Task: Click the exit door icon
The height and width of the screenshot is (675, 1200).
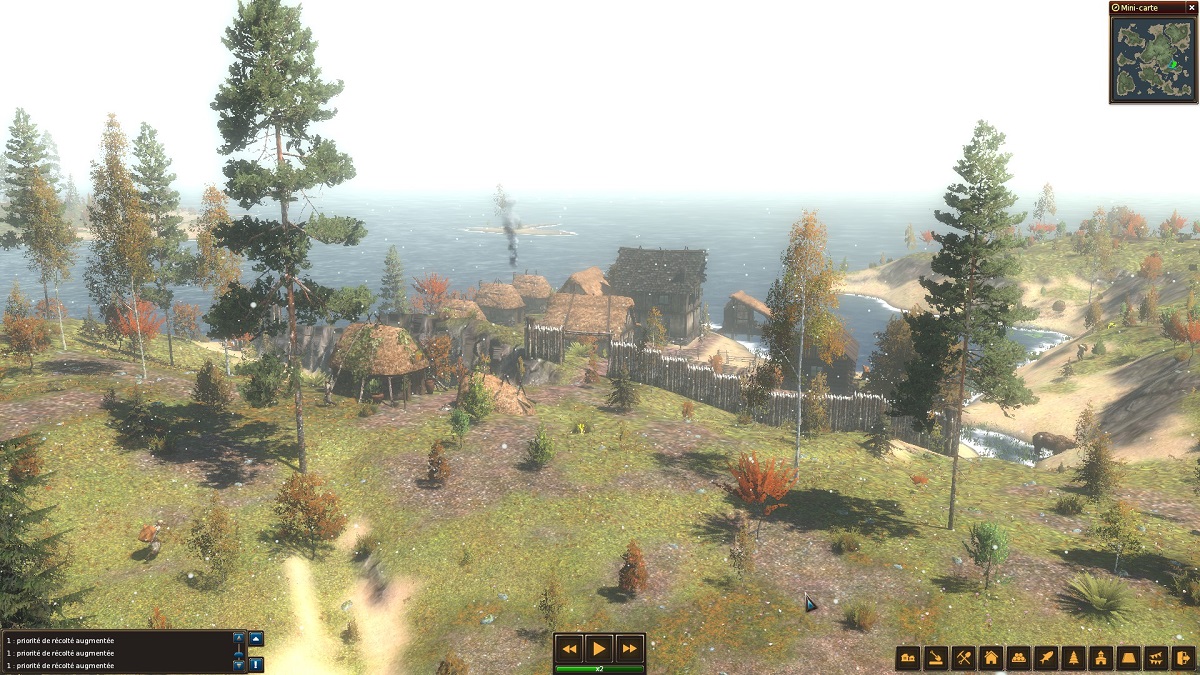Action: pyautogui.click(x=1183, y=658)
